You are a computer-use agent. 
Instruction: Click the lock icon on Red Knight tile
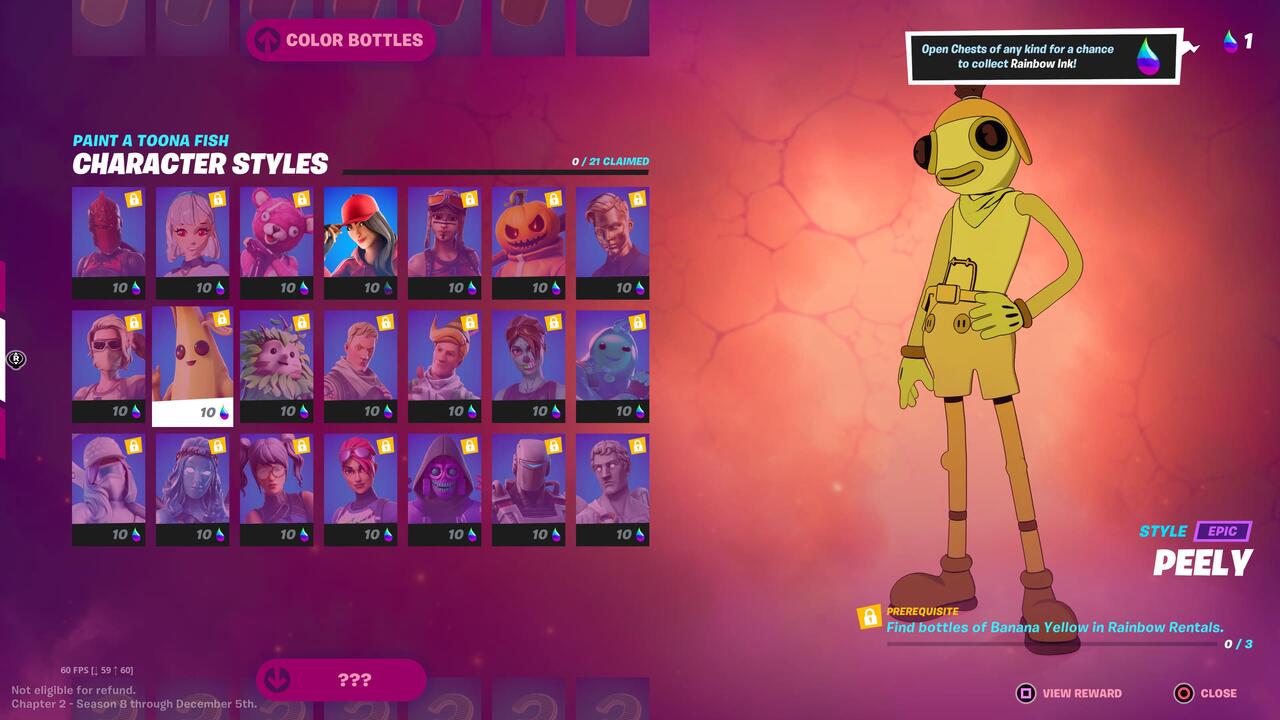coord(135,199)
